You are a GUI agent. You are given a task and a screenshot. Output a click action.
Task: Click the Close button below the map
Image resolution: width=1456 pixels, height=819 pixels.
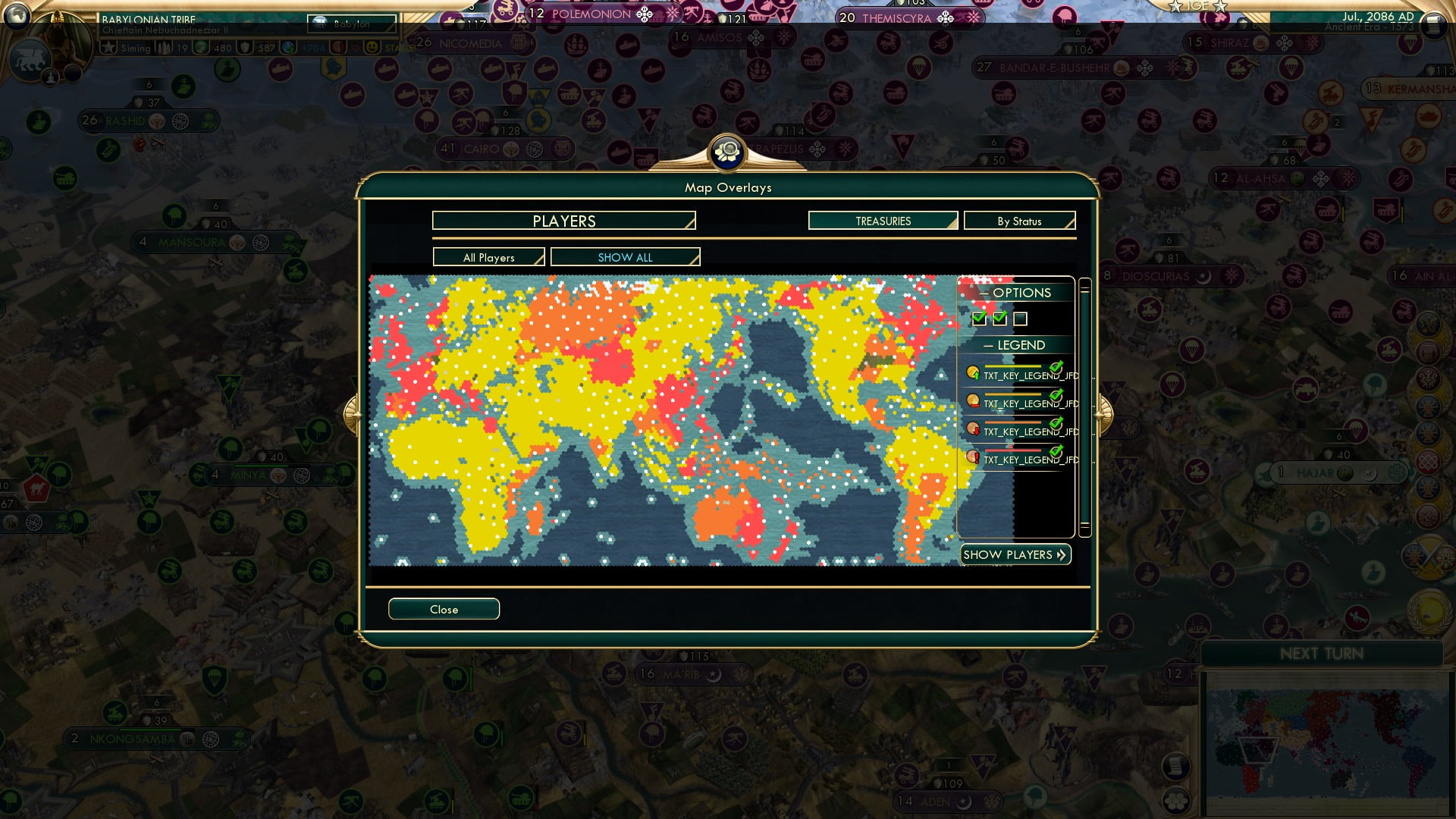pos(444,608)
